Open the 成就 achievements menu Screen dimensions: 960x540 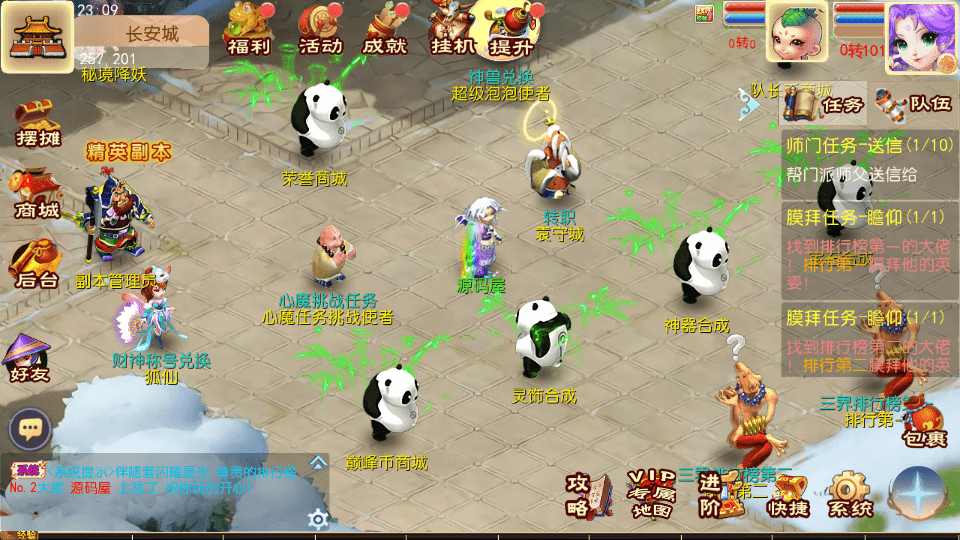coord(385,29)
